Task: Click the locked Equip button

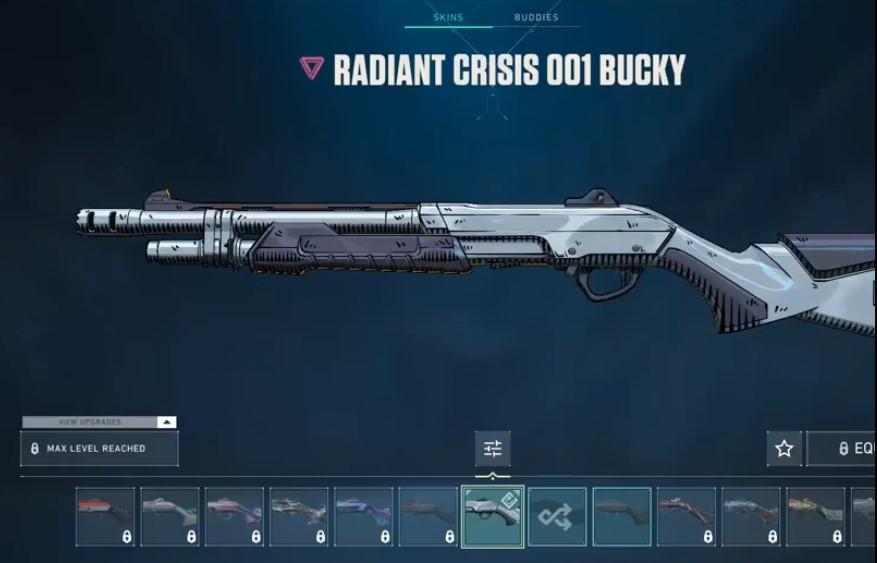Action: (x=843, y=449)
